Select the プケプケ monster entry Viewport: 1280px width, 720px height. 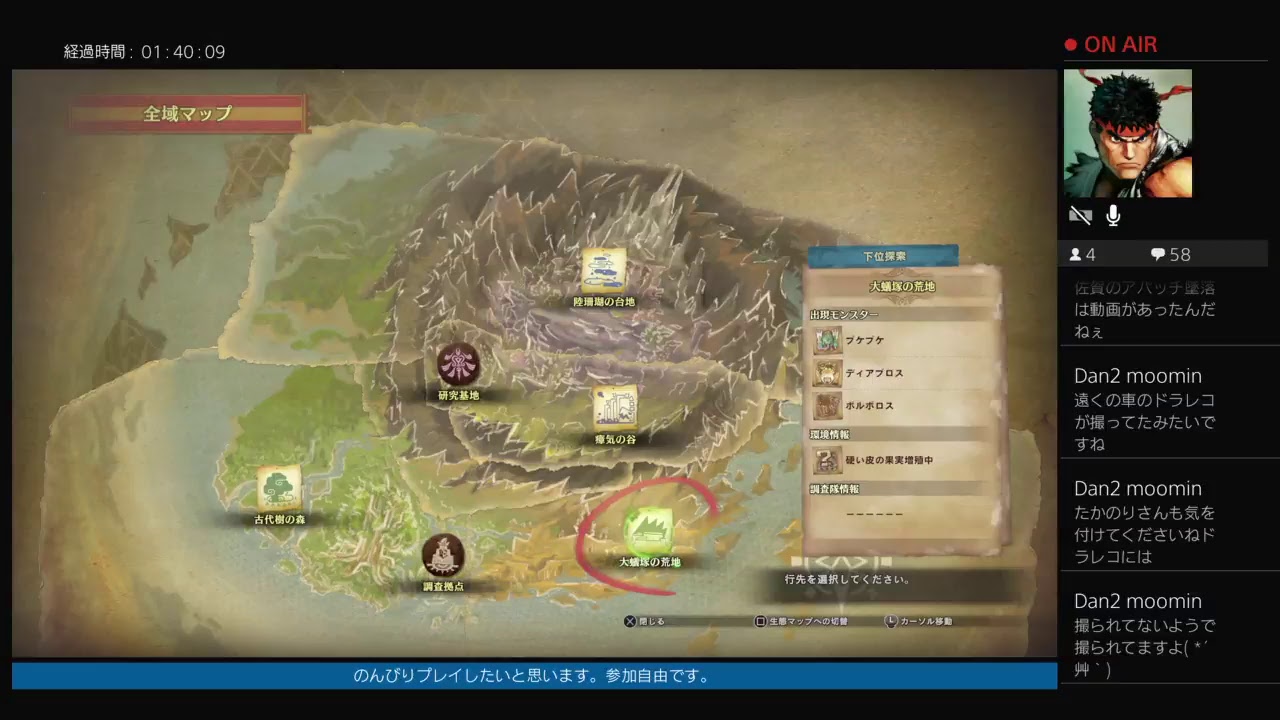(900, 341)
